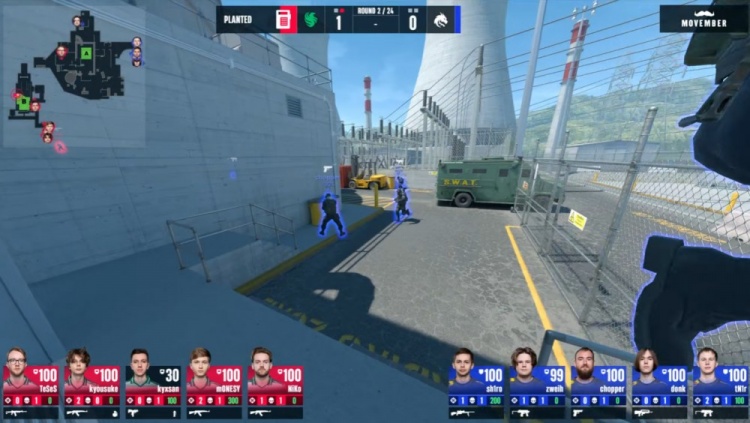Click the red bomb planted icon
The width and height of the screenshot is (750, 423).
284,19
